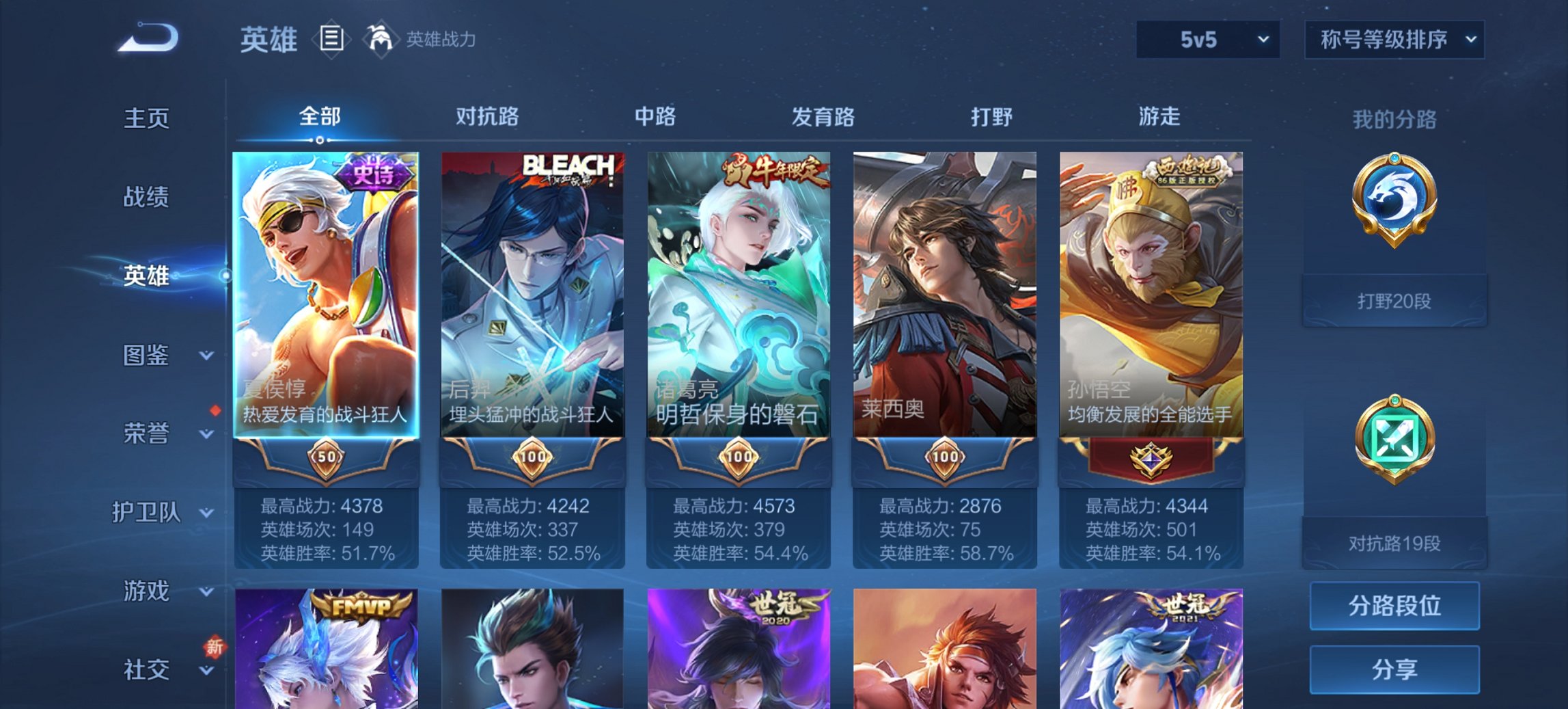Open 战绩 from the left sidebar
Screen dimensions: 1568x709
(146, 197)
